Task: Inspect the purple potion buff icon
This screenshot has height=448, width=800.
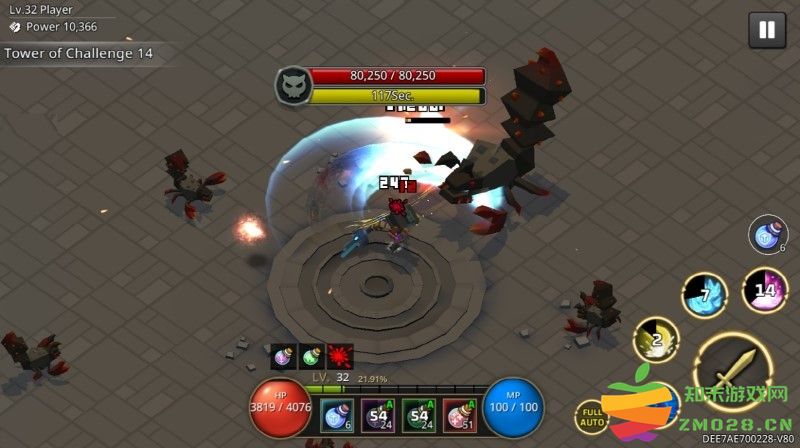Action: 283,358
